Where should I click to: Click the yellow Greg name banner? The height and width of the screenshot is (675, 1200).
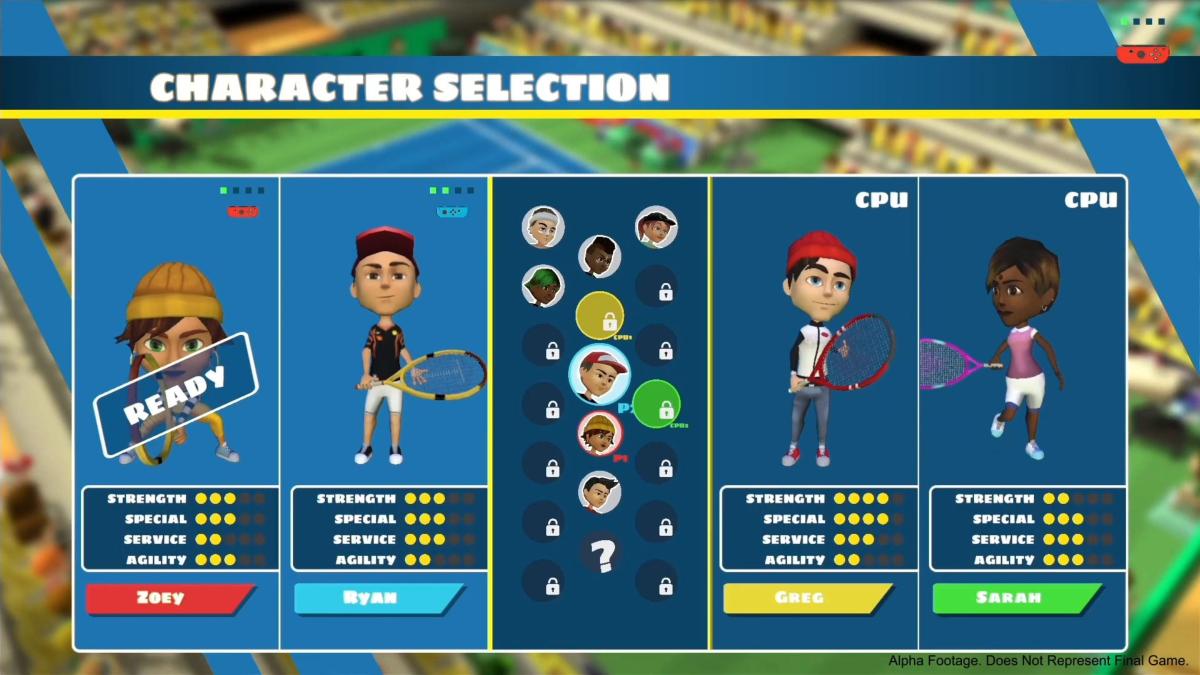point(807,598)
